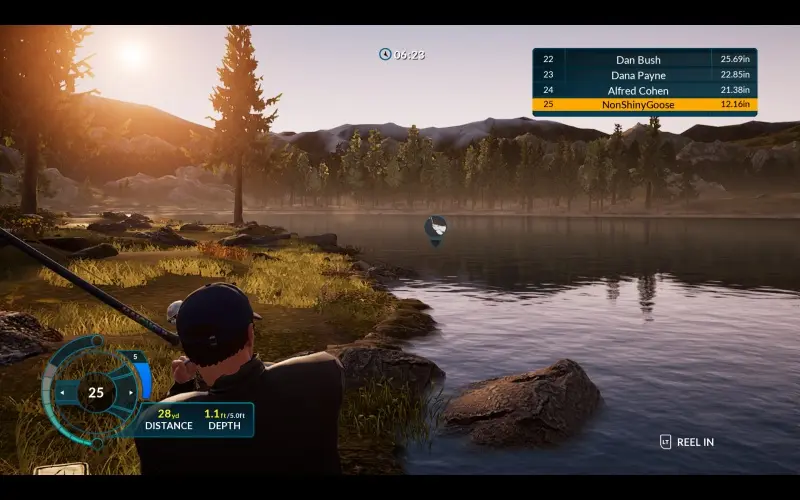
Task: Decrease reel speed with the left arrow
Action: click(62, 393)
